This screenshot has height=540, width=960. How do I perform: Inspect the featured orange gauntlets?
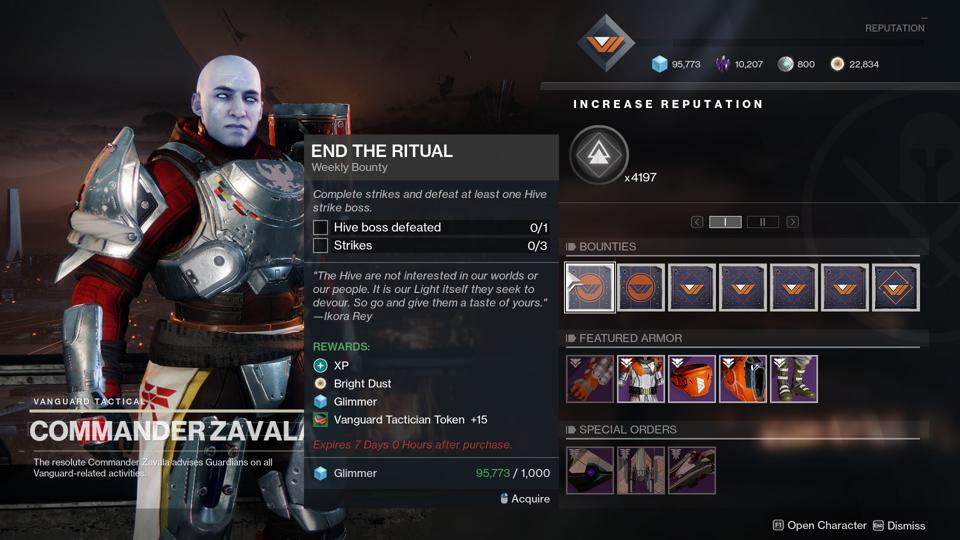tap(590, 379)
